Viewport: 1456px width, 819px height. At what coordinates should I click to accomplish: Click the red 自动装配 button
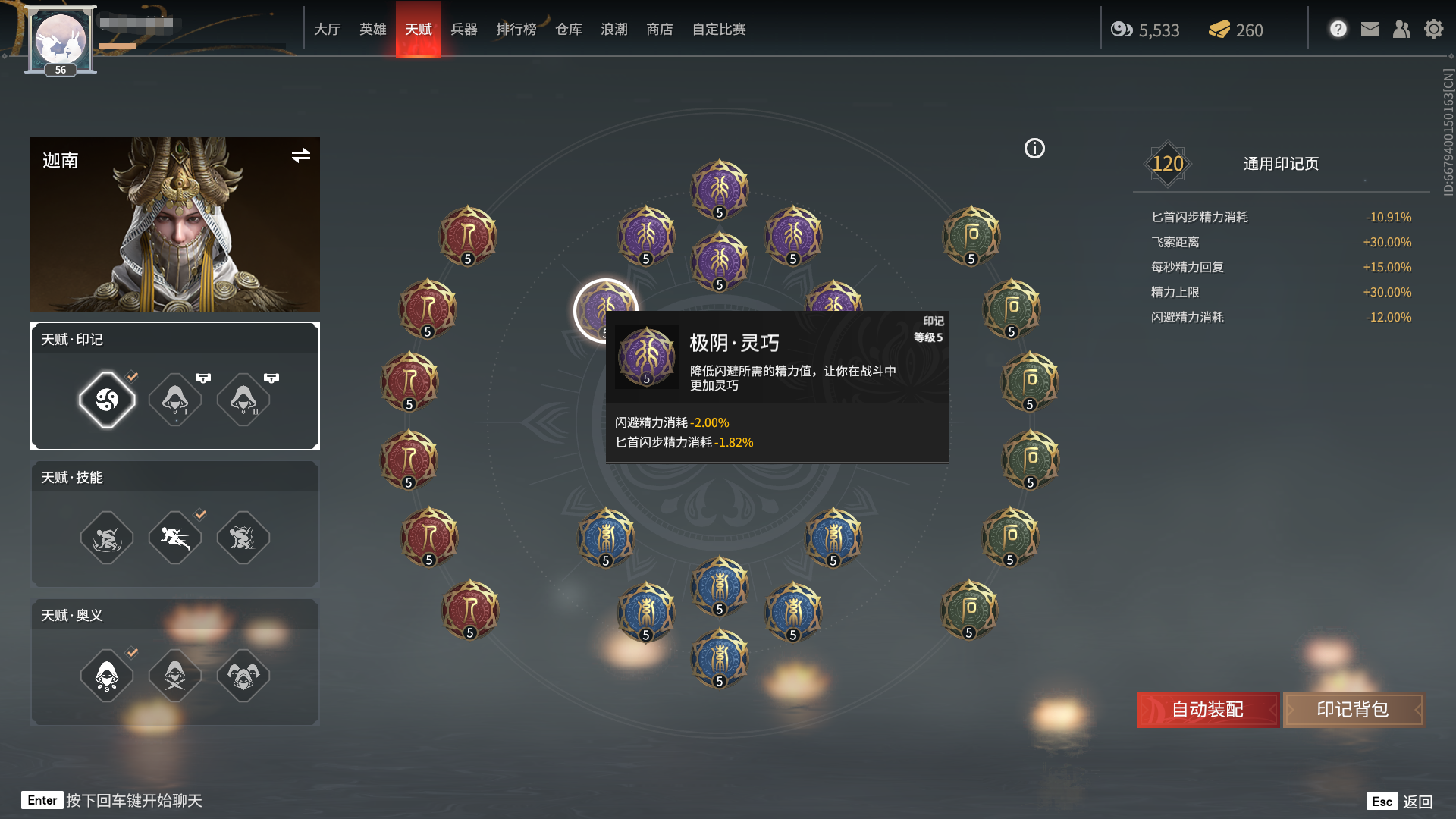[1207, 711]
